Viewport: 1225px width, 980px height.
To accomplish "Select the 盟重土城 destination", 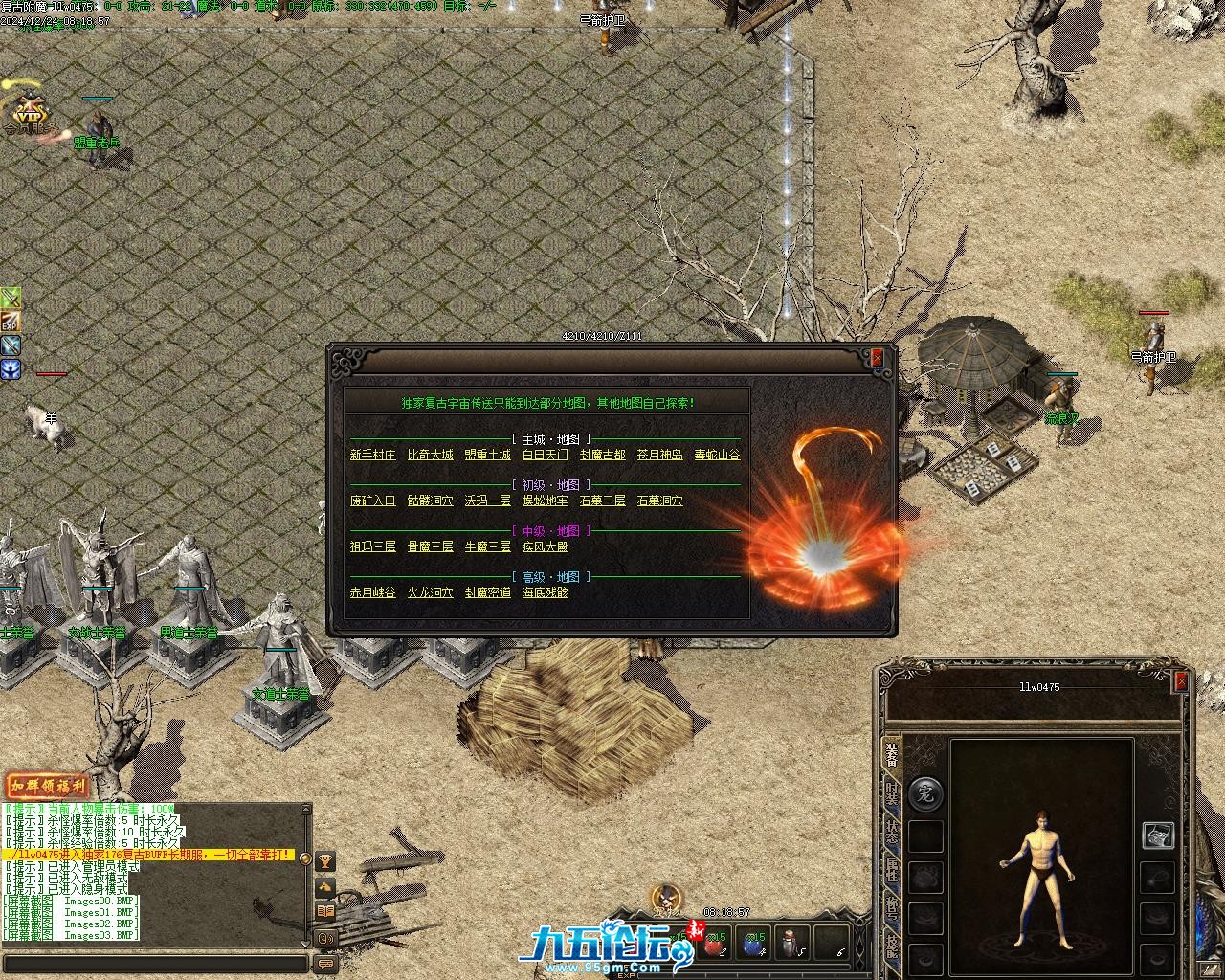I will coord(487,455).
